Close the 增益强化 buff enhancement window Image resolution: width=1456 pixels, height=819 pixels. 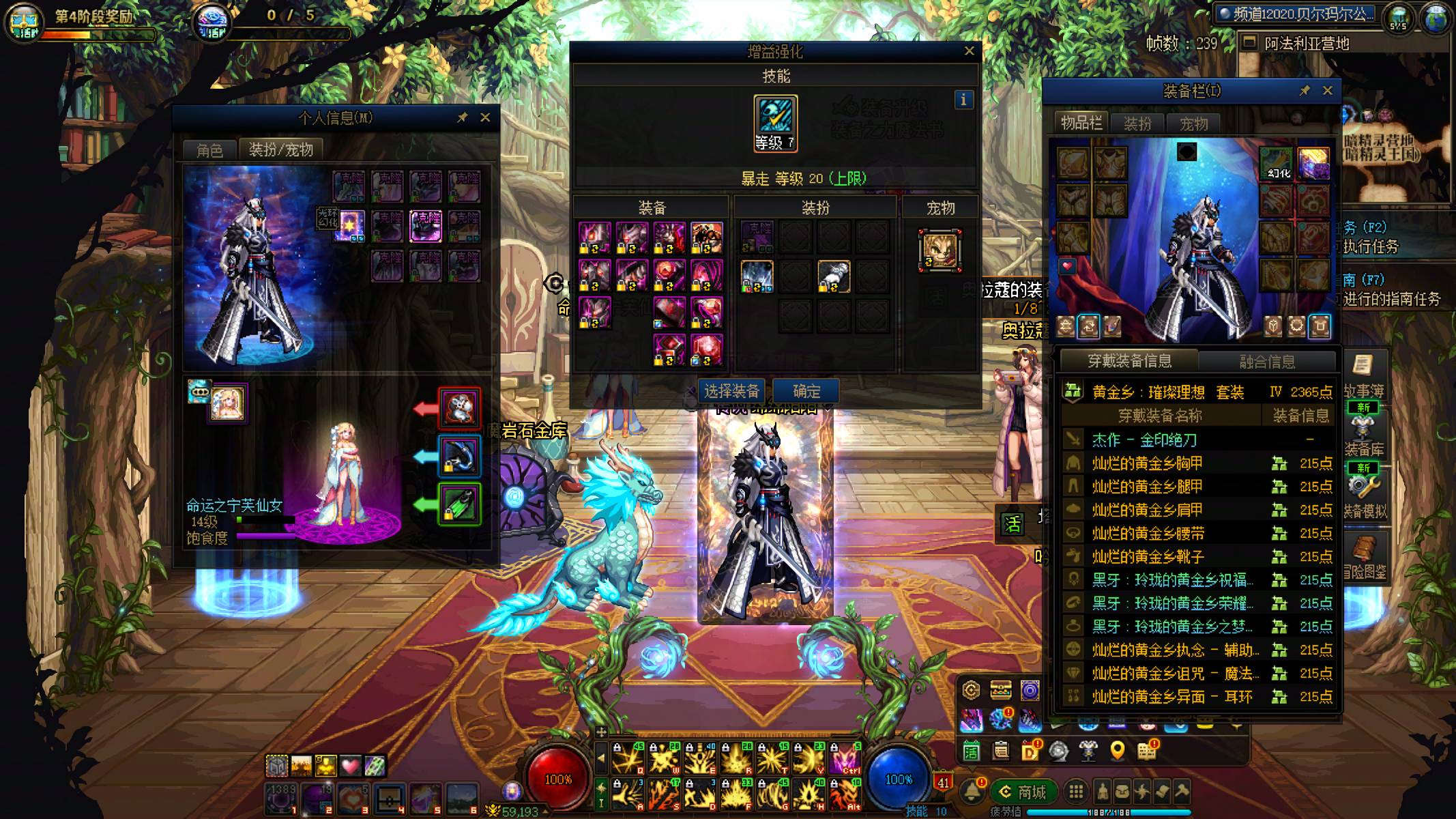(969, 51)
